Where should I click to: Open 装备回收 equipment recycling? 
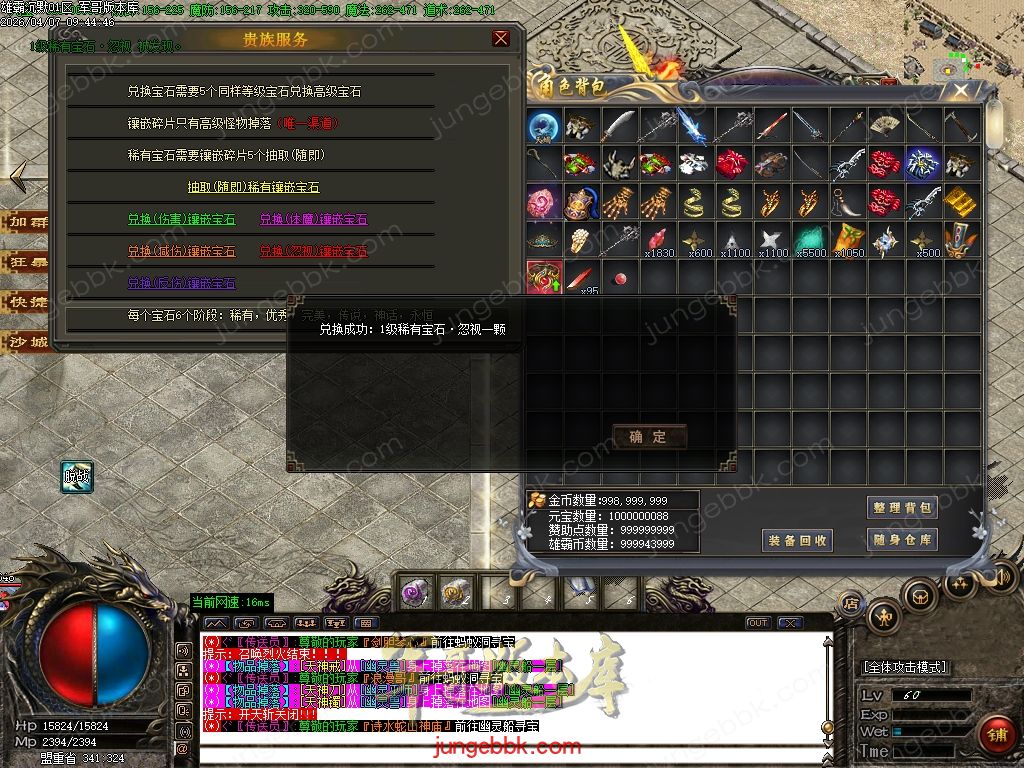click(x=797, y=540)
